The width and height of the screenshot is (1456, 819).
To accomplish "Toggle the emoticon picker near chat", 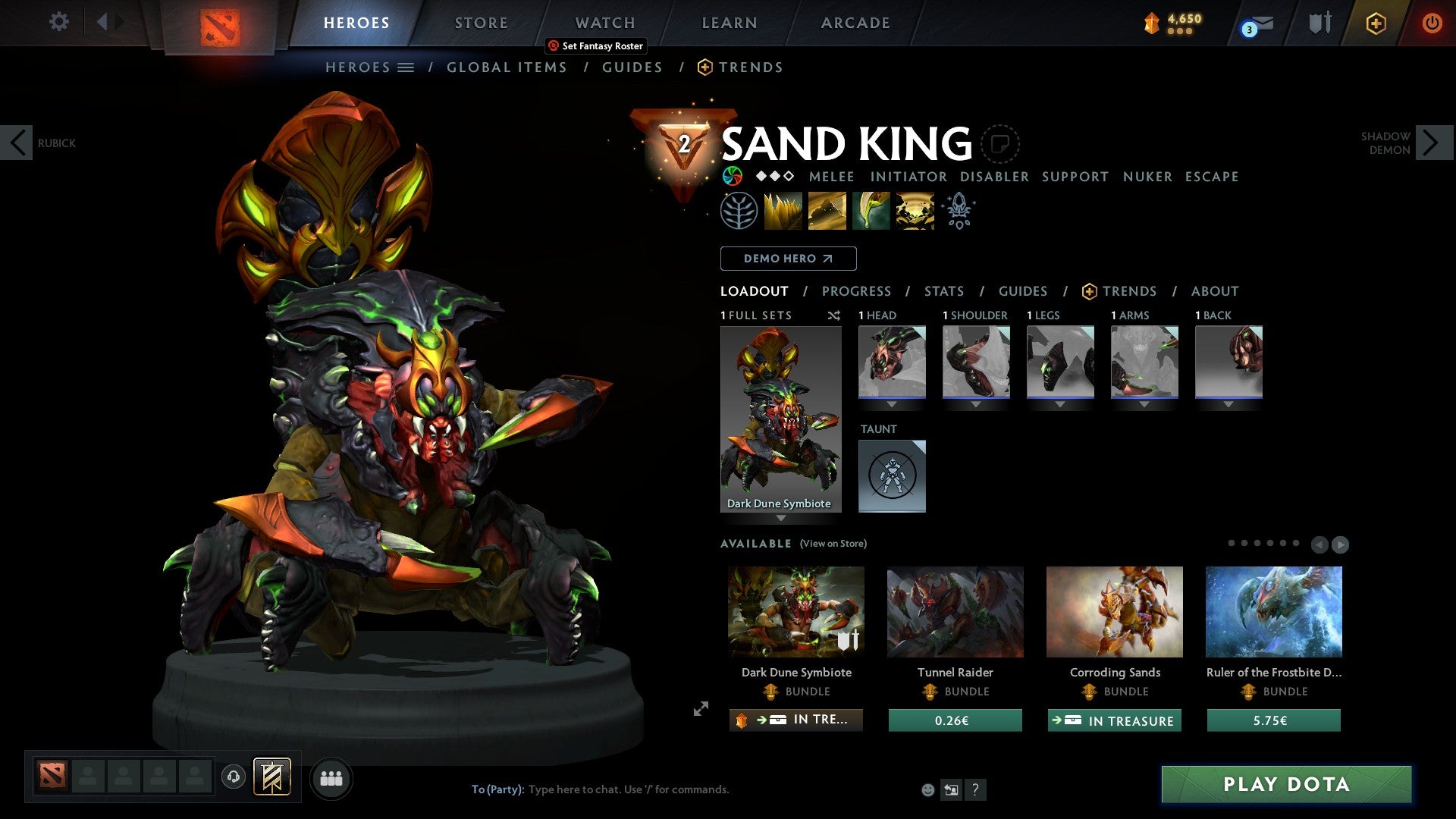I will (x=927, y=789).
